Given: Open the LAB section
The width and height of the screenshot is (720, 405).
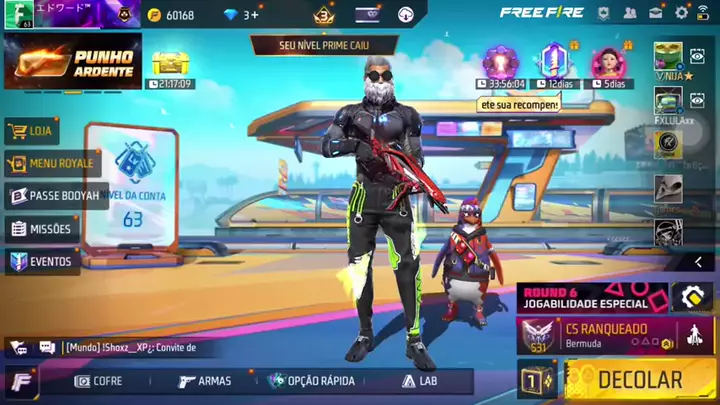Looking at the screenshot, I should pos(420,381).
